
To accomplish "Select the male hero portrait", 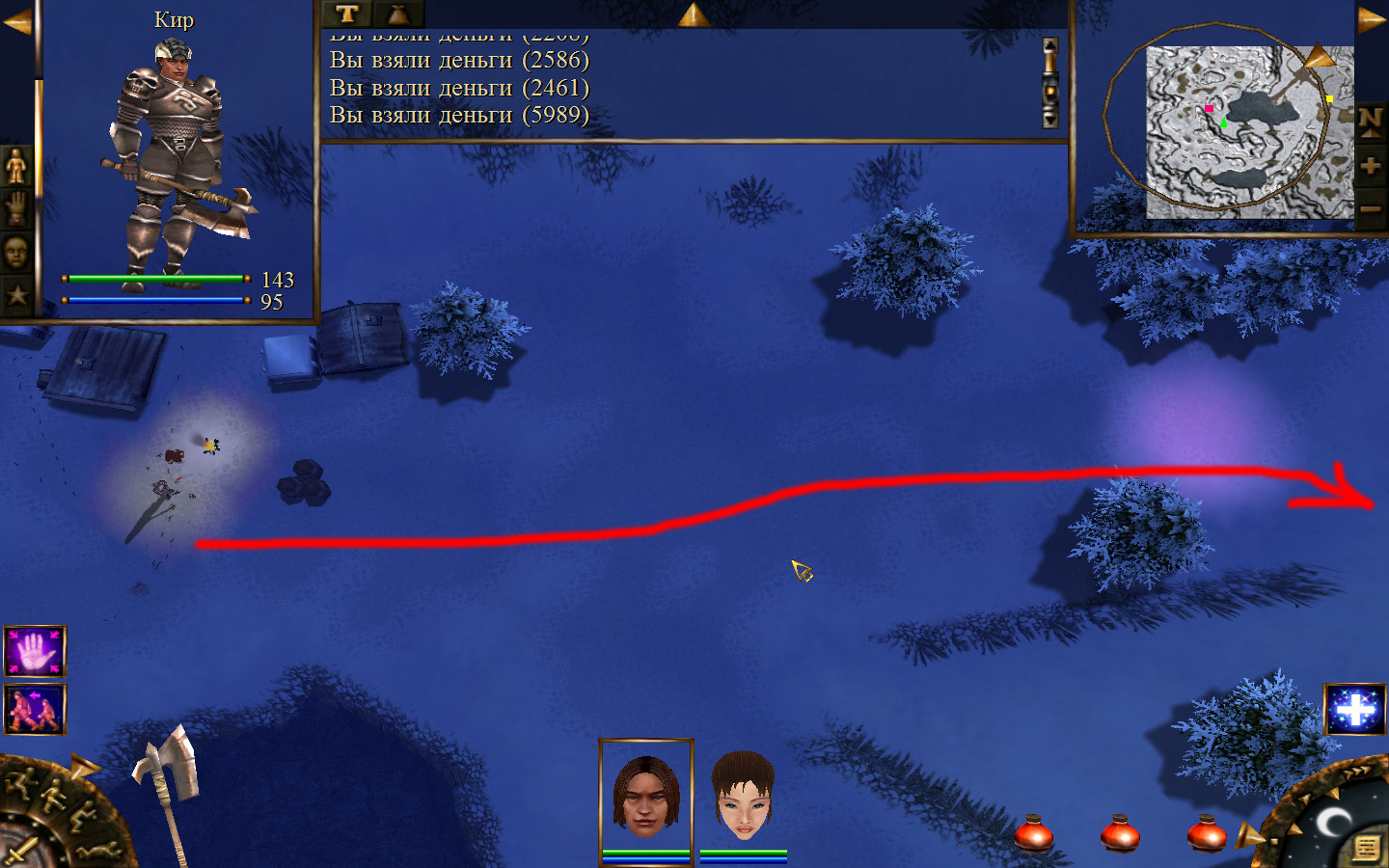I will [645, 797].
